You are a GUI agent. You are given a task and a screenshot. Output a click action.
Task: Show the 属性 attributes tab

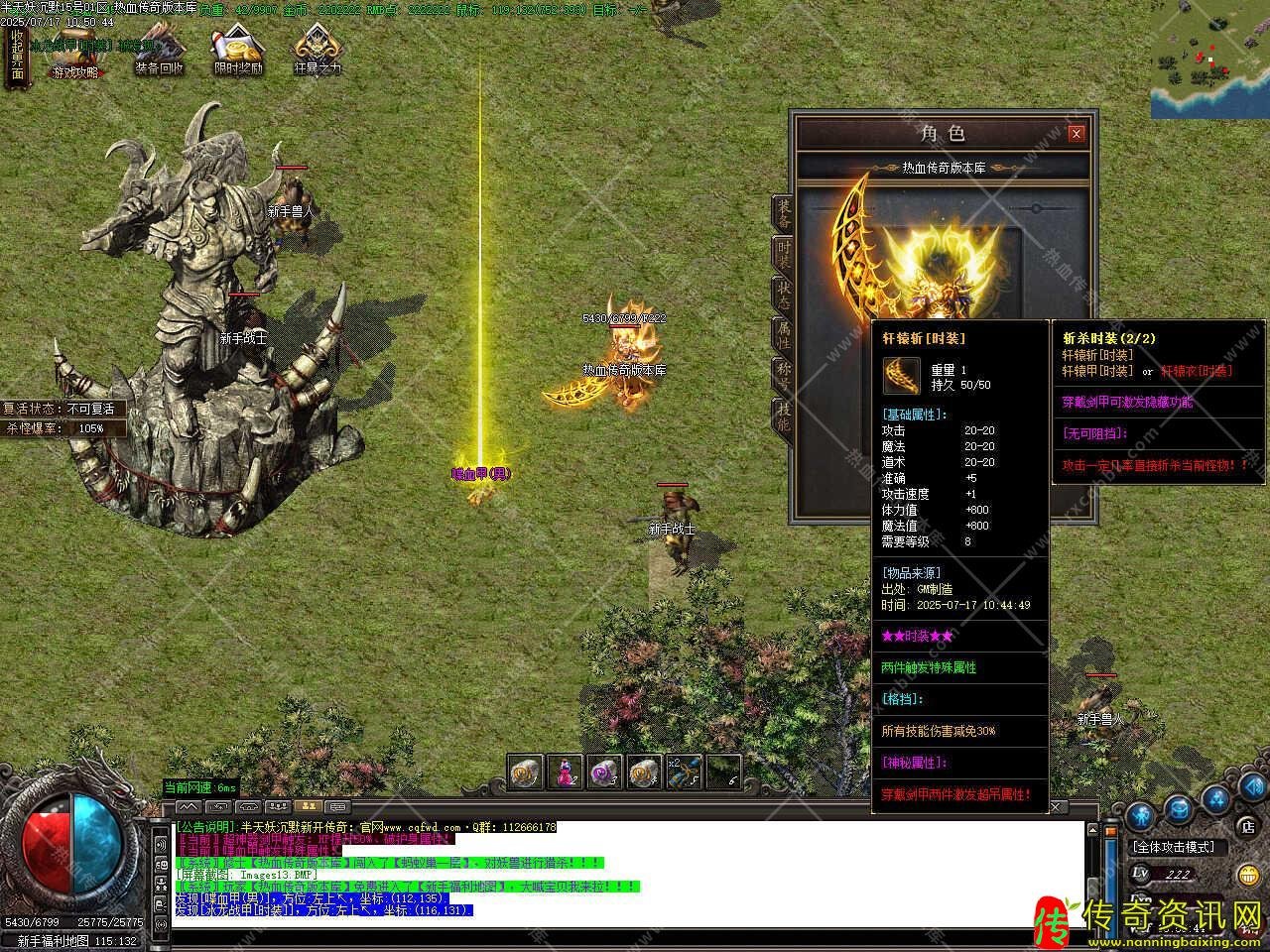click(x=784, y=335)
